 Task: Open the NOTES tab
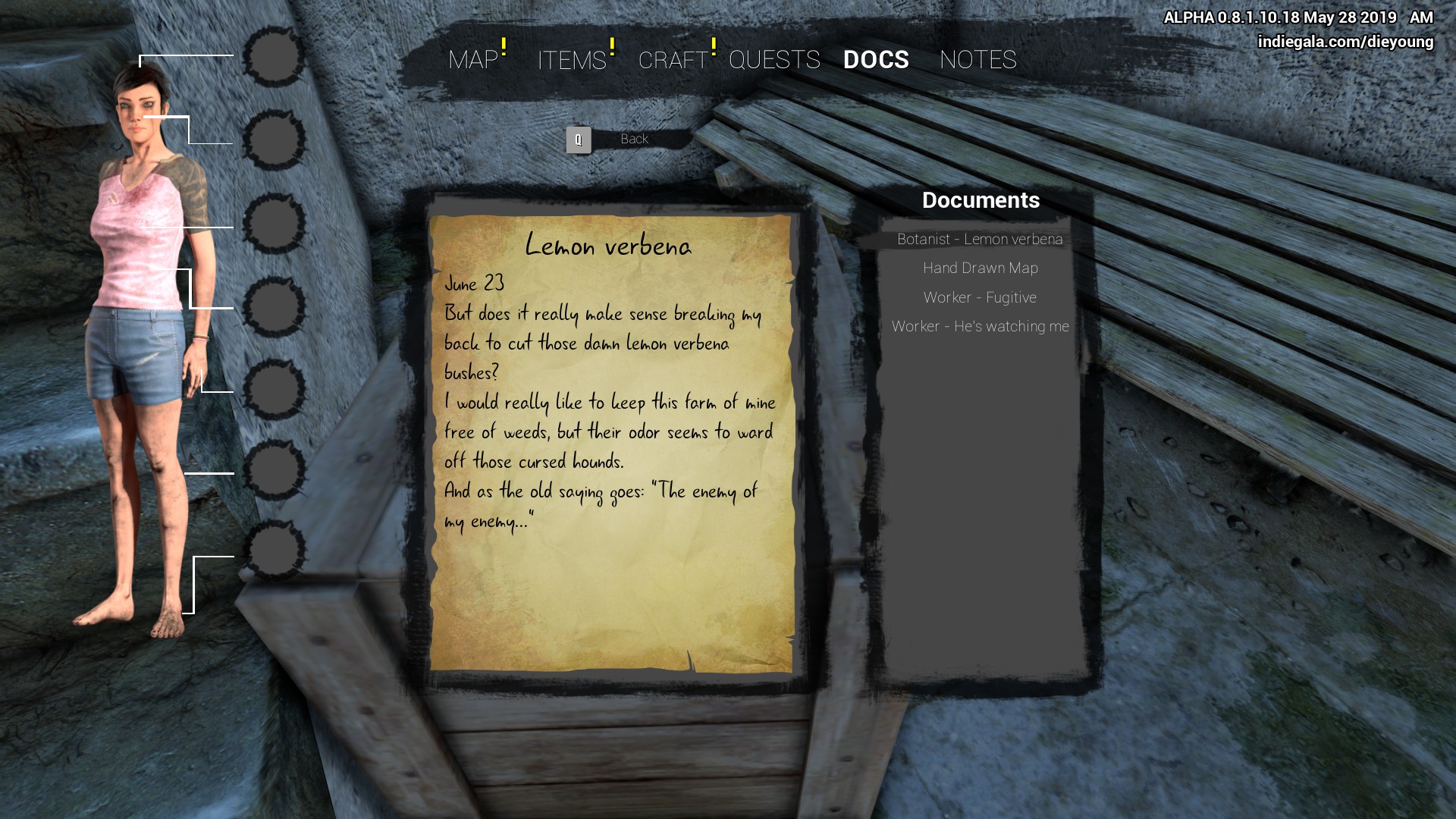tap(977, 60)
